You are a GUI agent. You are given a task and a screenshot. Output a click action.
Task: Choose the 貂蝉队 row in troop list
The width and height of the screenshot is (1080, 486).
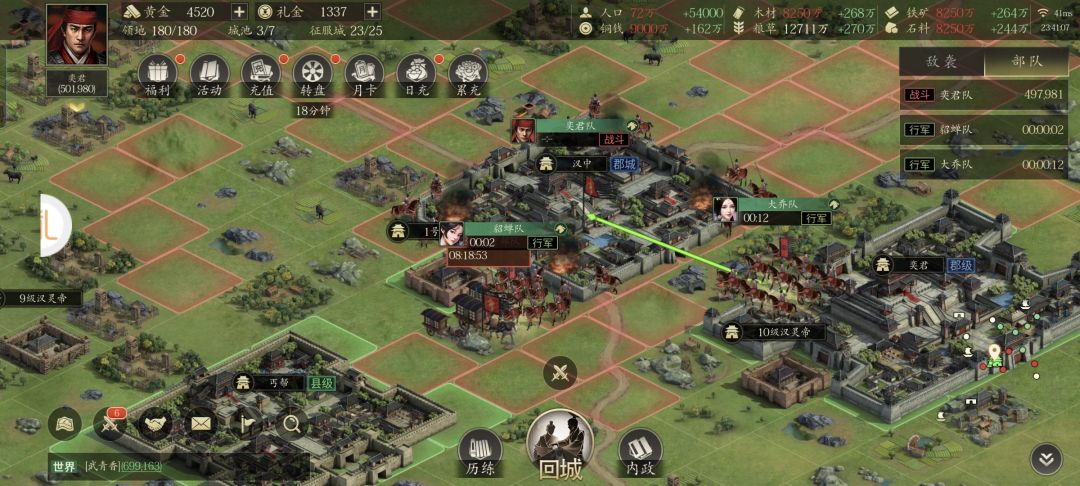coord(990,130)
